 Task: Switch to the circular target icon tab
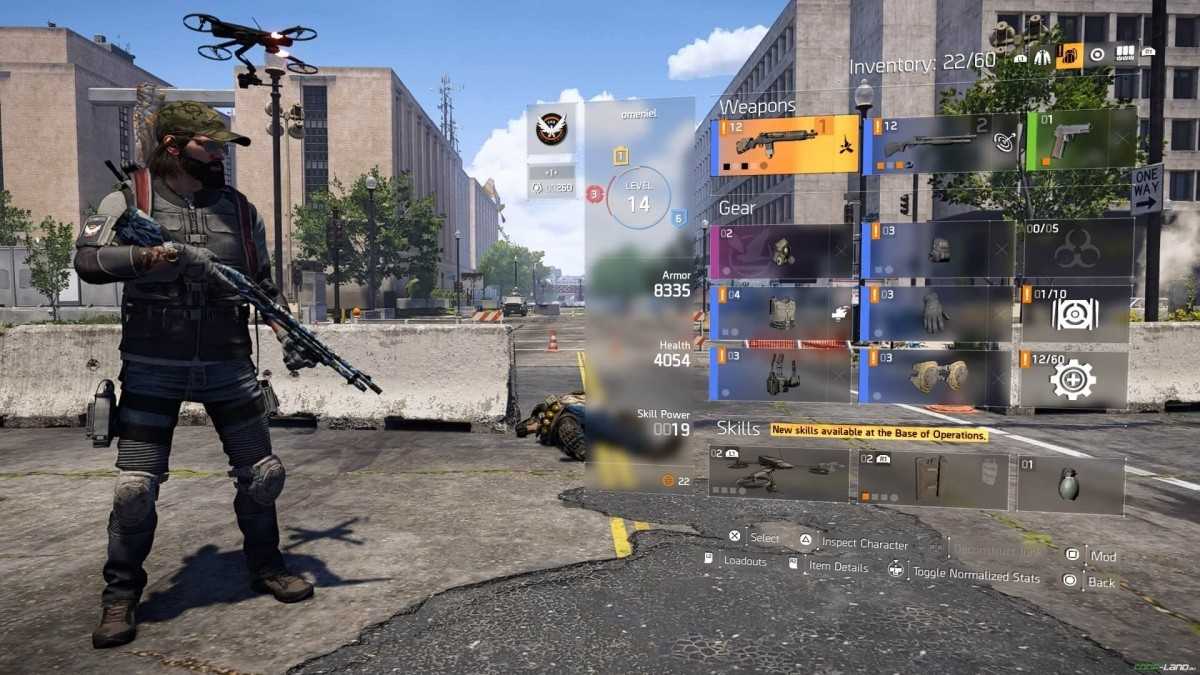click(1097, 54)
